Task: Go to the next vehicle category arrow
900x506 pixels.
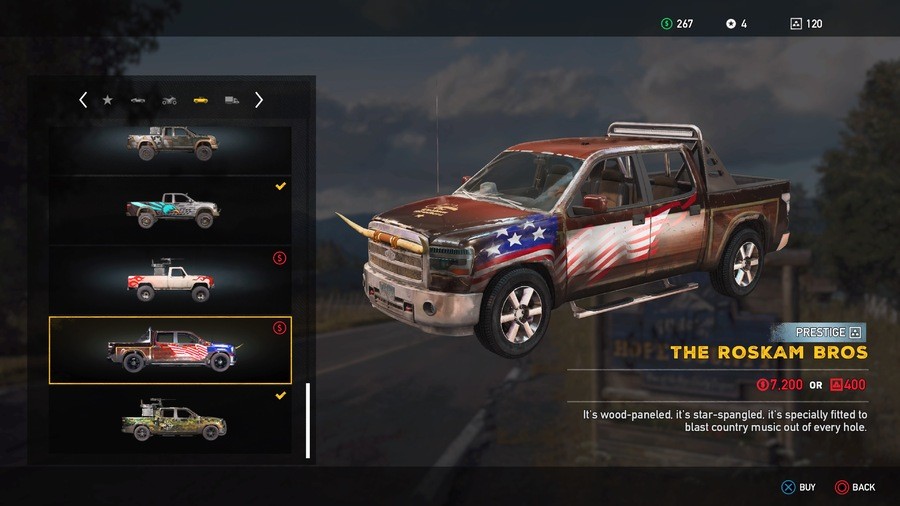Action: [x=259, y=100]
